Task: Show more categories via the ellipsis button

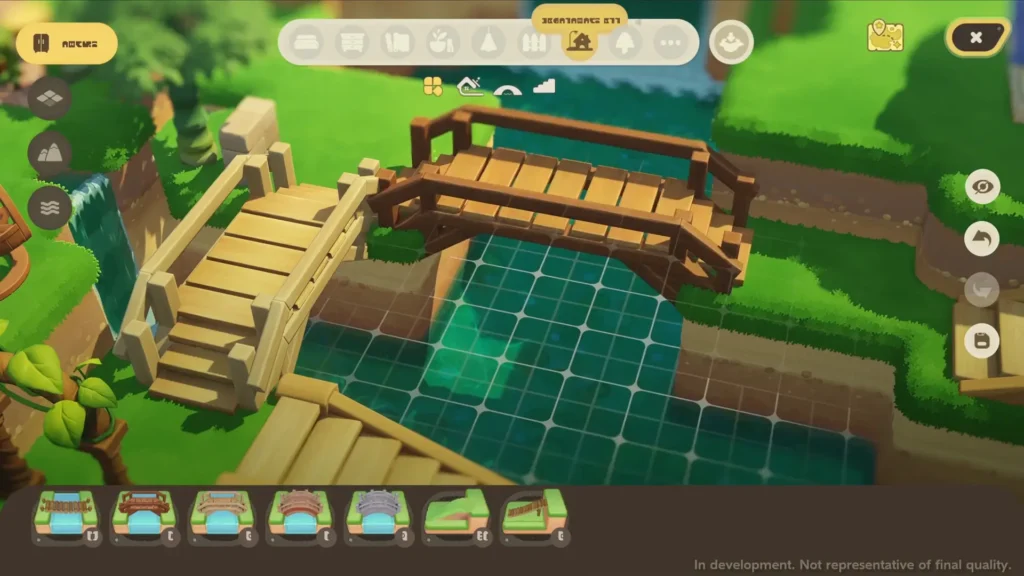Action: click(x=671, y=43)
